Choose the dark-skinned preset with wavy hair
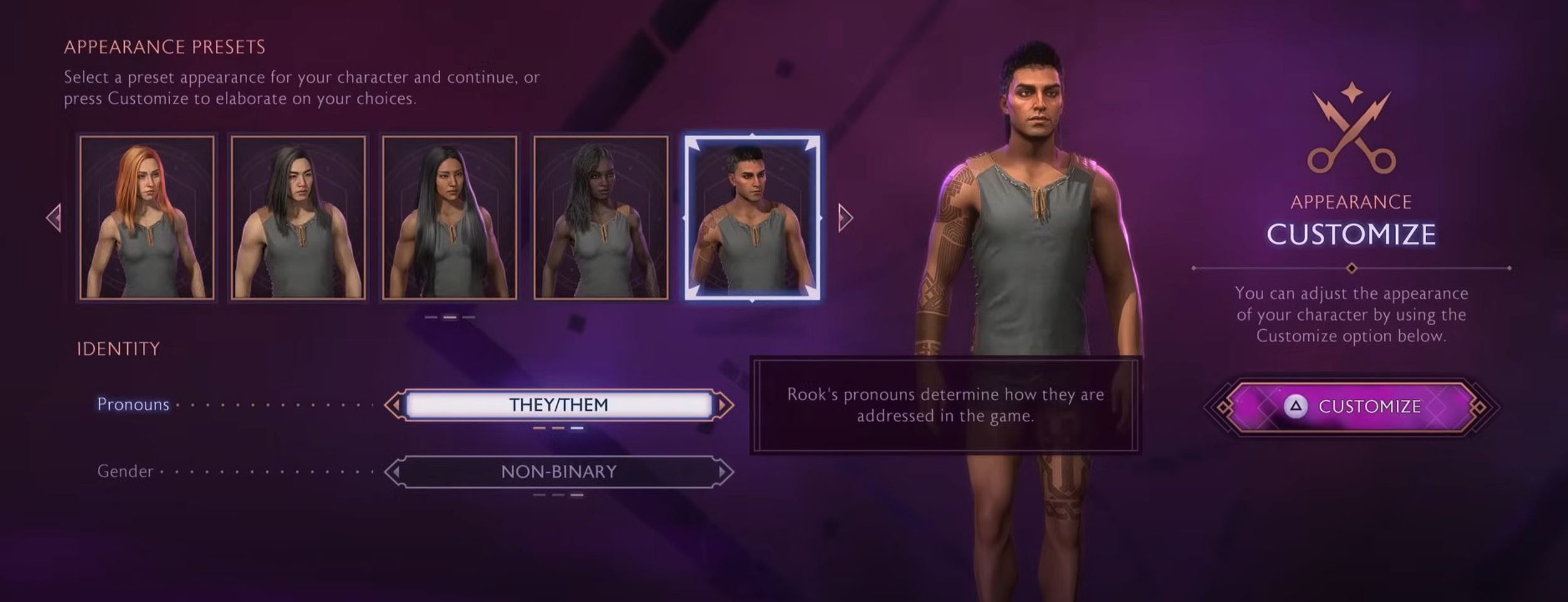The height and width of the screenshot is (602, 1568). point(600,217)
